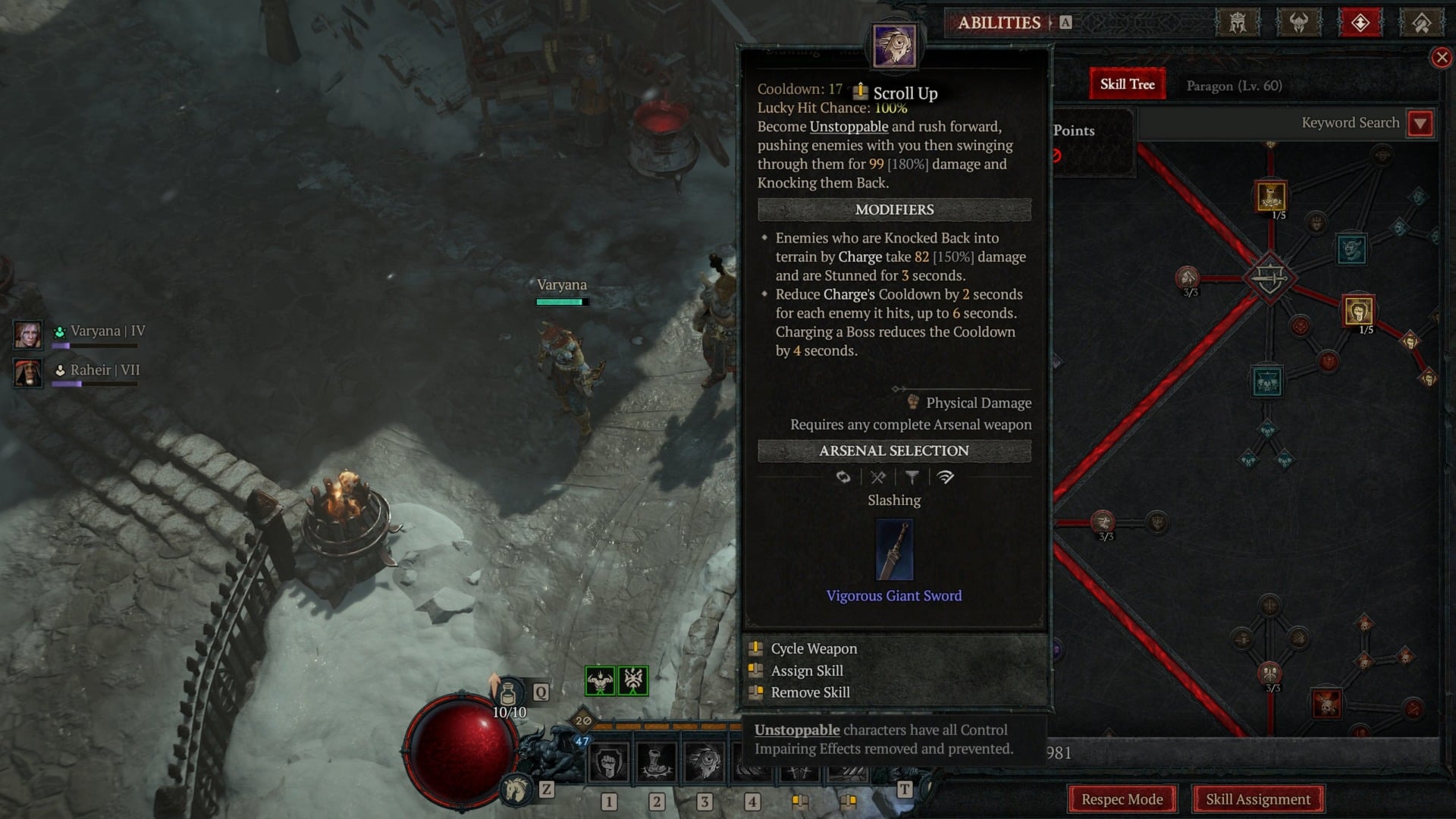Screen dimensions: 1456x819
Task: Click the horse mount icon near health orb
Action: click(x=516, y=789)
